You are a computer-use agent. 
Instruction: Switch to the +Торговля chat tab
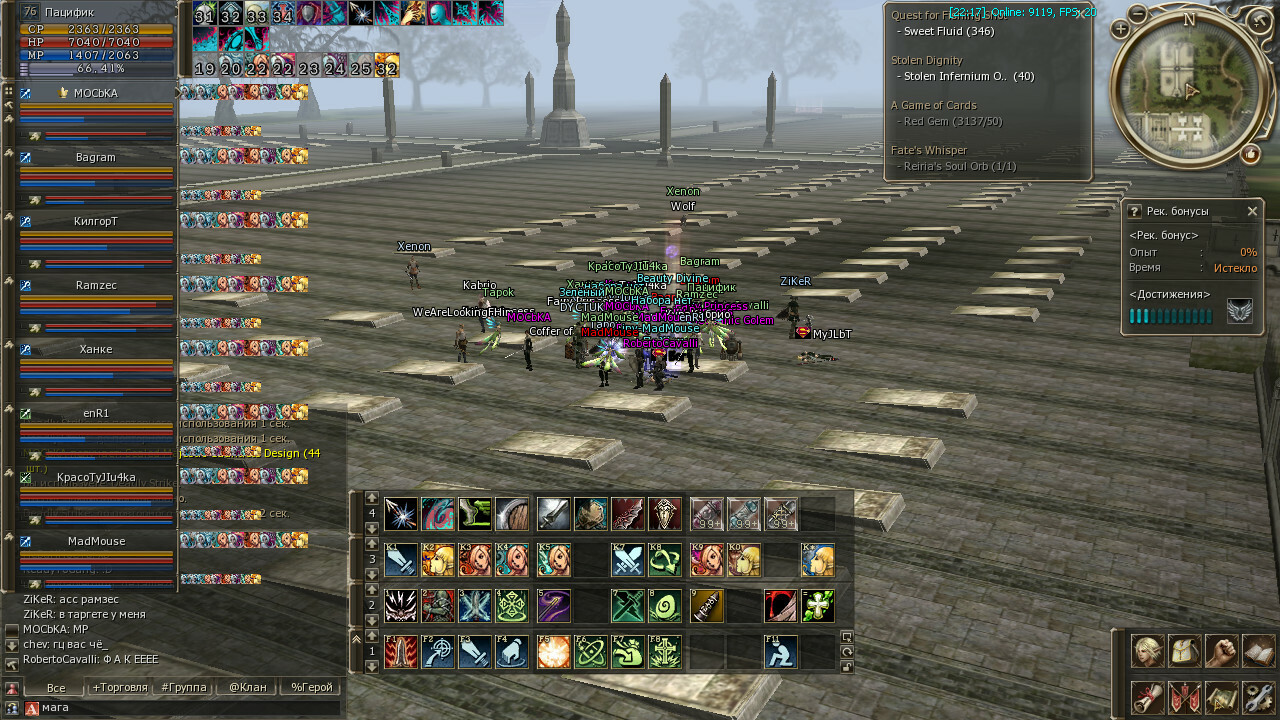tap(120, 687)
